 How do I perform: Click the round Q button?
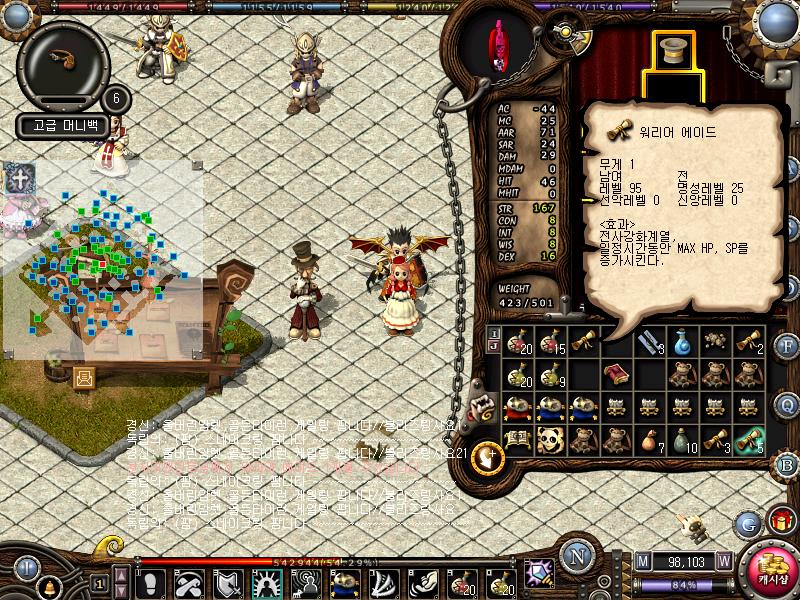(x=787, y=404)
